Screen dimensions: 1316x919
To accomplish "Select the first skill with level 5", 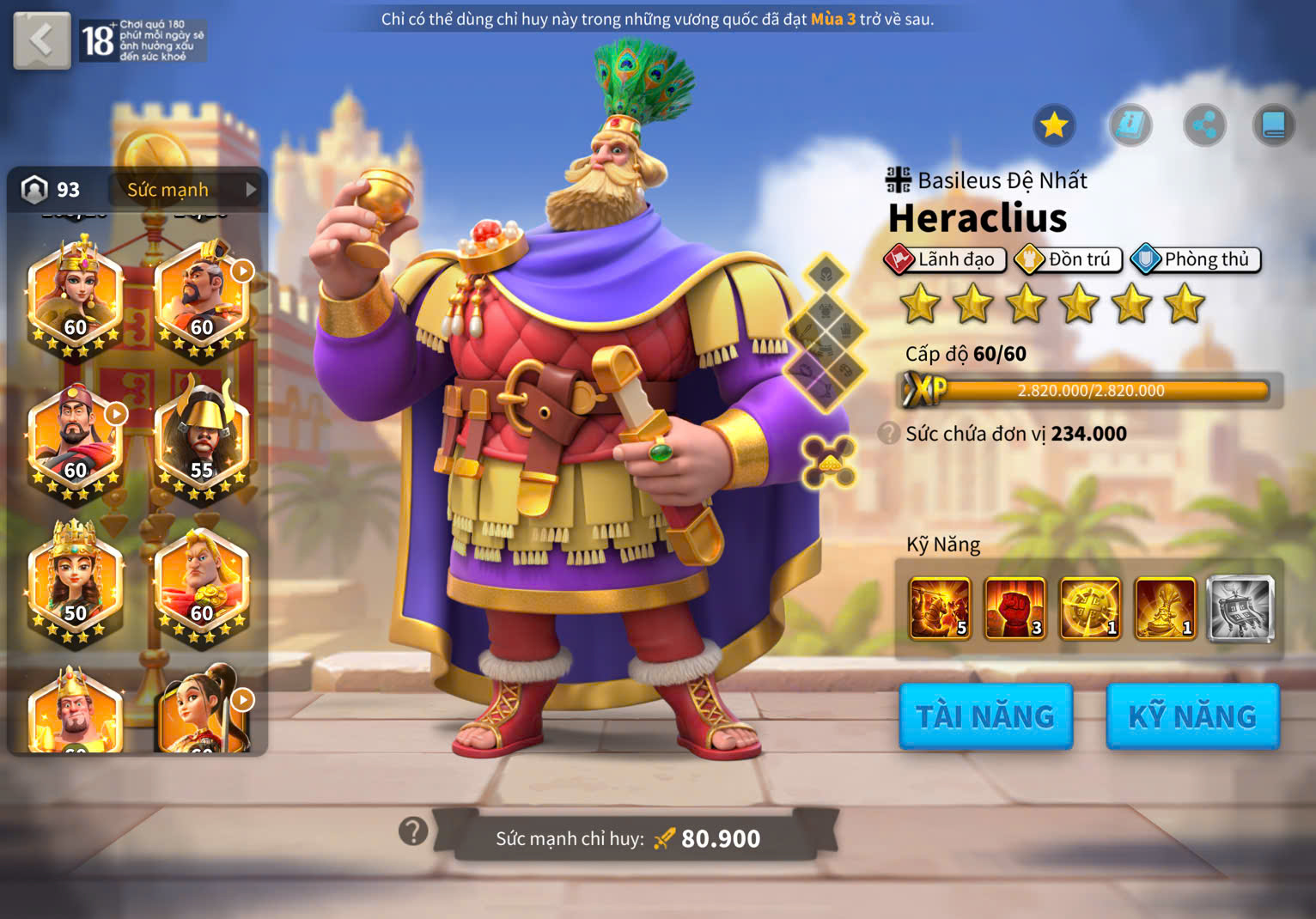I will [x=940, y=609].
